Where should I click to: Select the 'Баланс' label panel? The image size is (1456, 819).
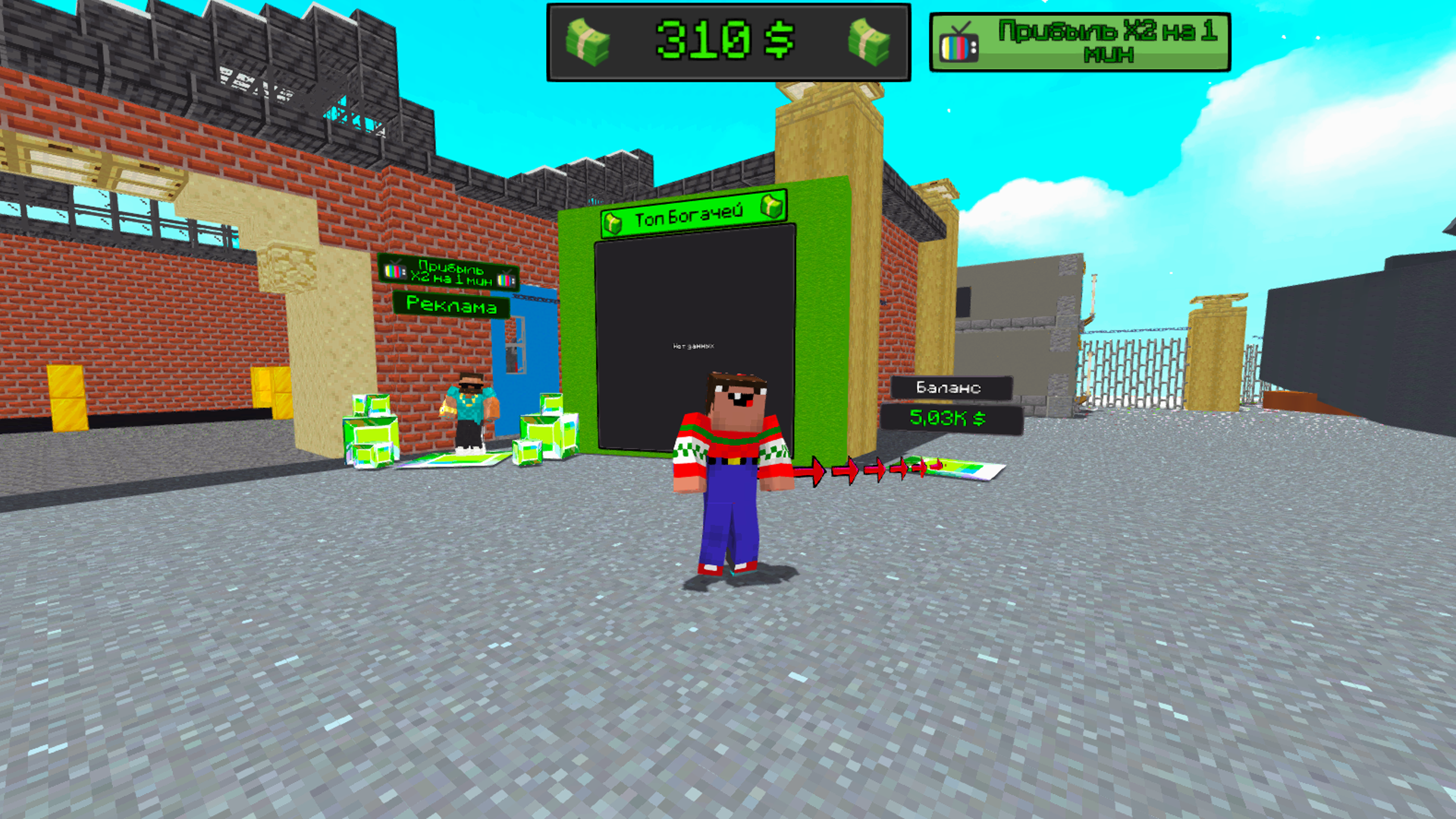[950, 388]
